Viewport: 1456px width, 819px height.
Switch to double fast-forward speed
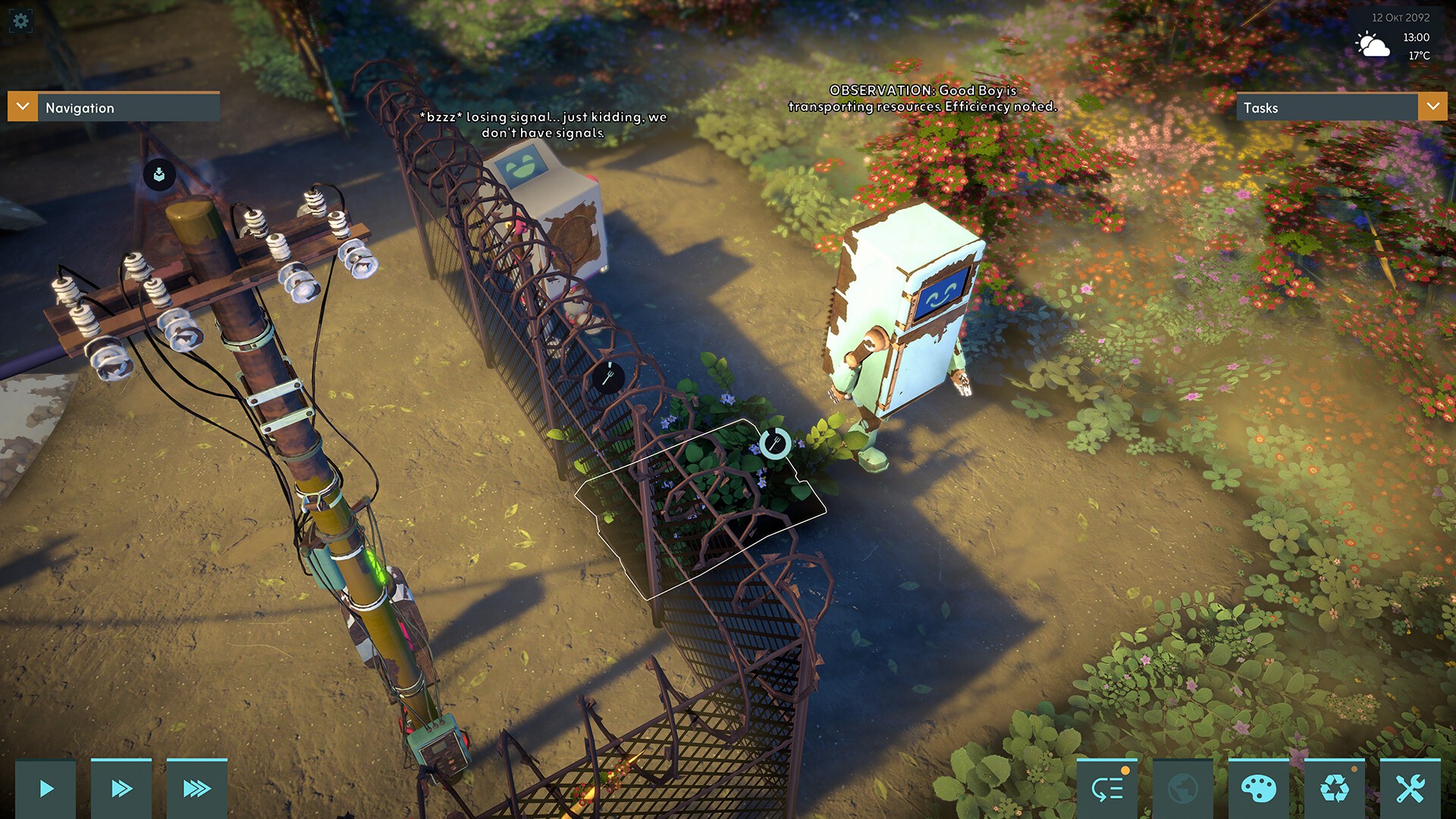[x=121, y=789]
